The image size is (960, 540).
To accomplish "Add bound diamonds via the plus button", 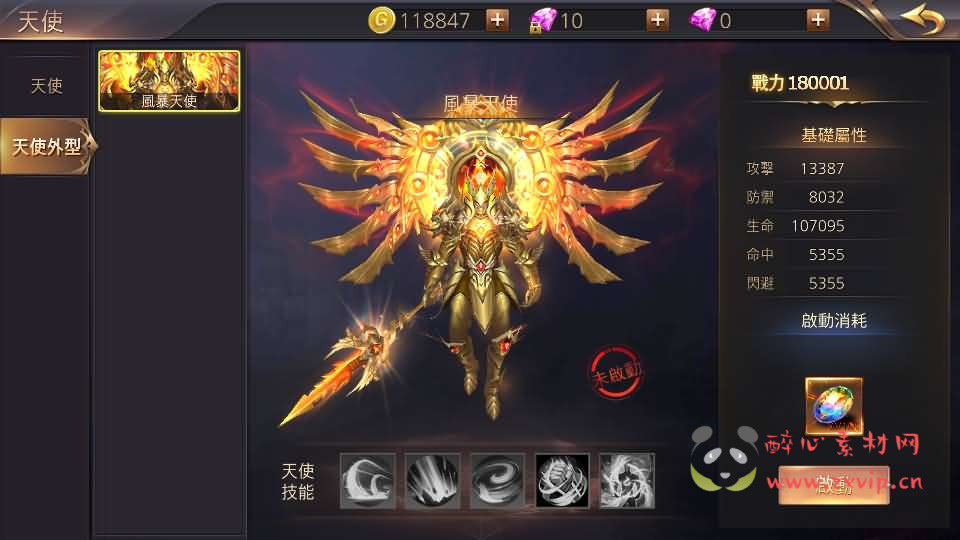I will [x=657, y=19].
